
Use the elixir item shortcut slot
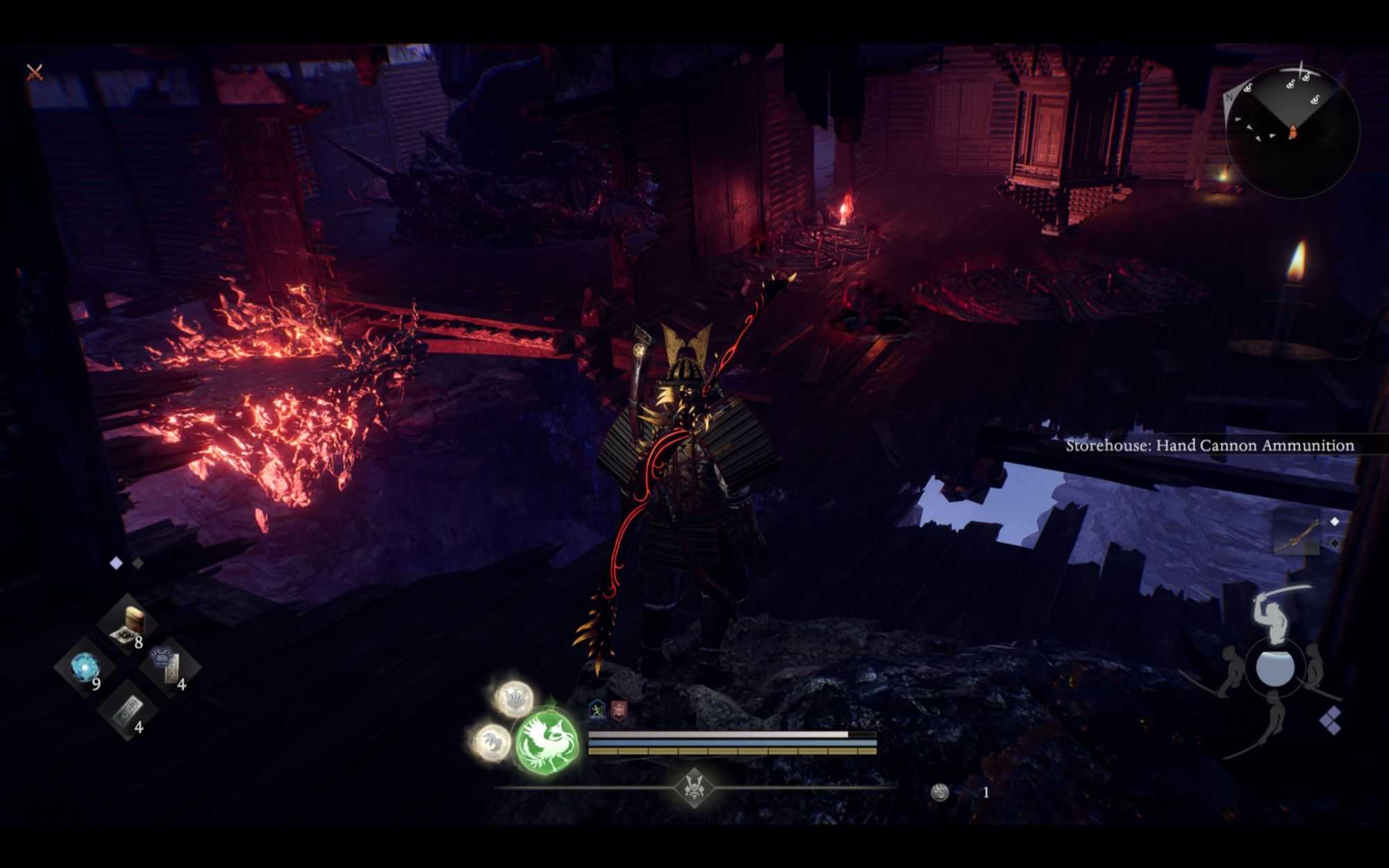[x=130, y=623]
